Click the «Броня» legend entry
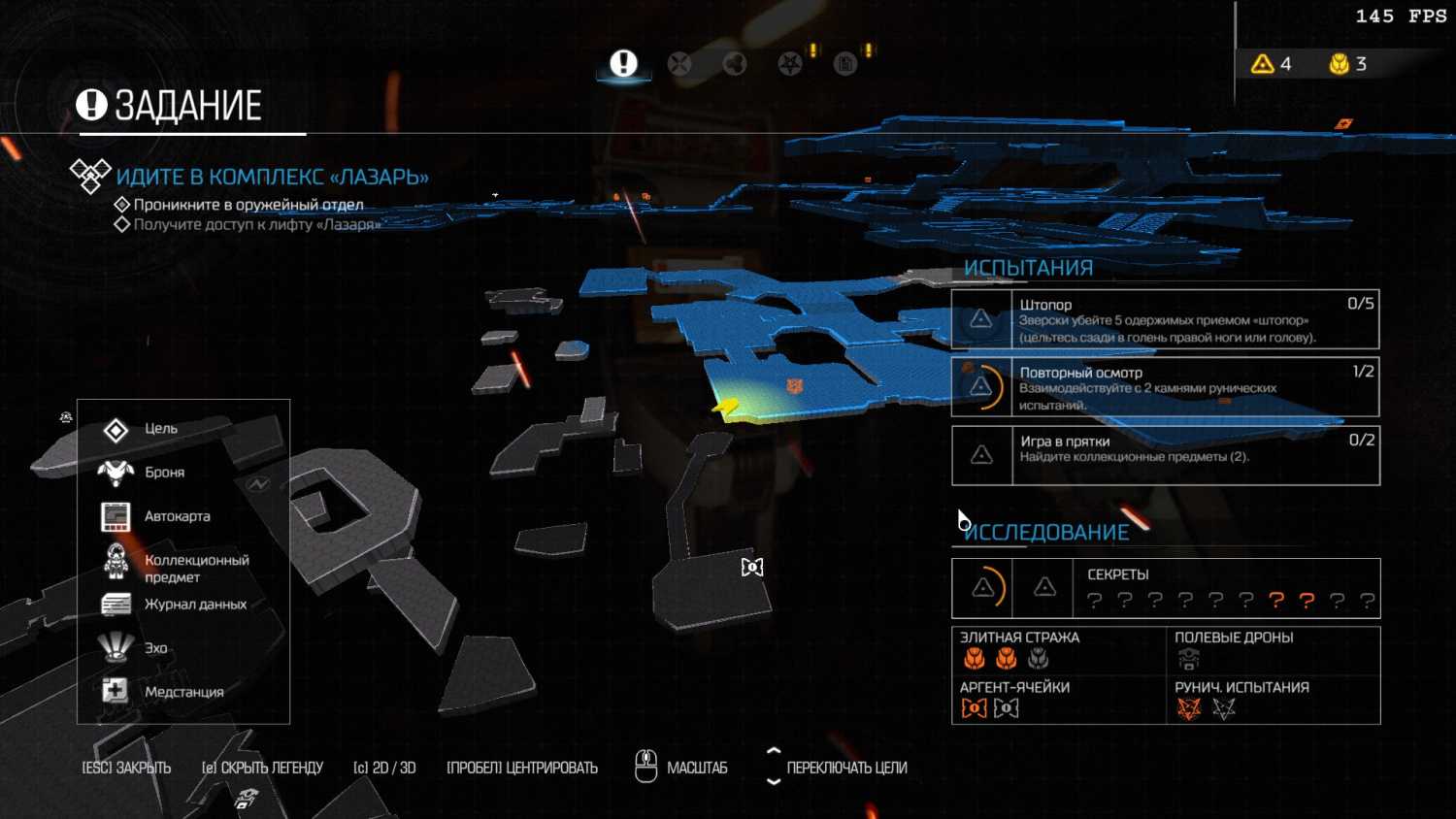Screen dimensions: 1456x819 click(x=164, y=473)
